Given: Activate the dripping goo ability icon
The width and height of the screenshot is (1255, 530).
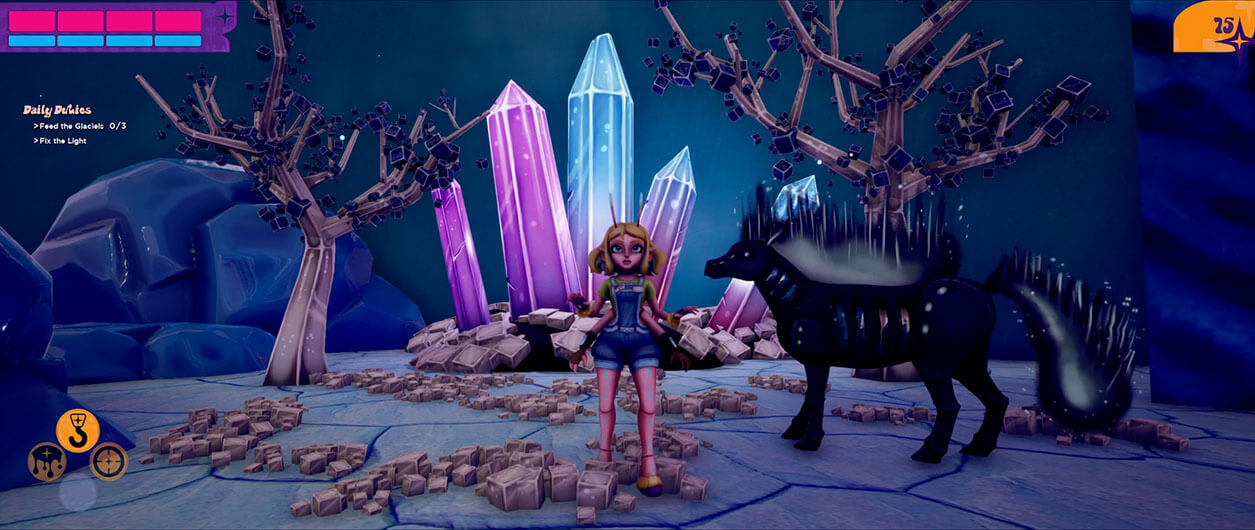Looking at the screenshot, I should (x=47, y=461).
